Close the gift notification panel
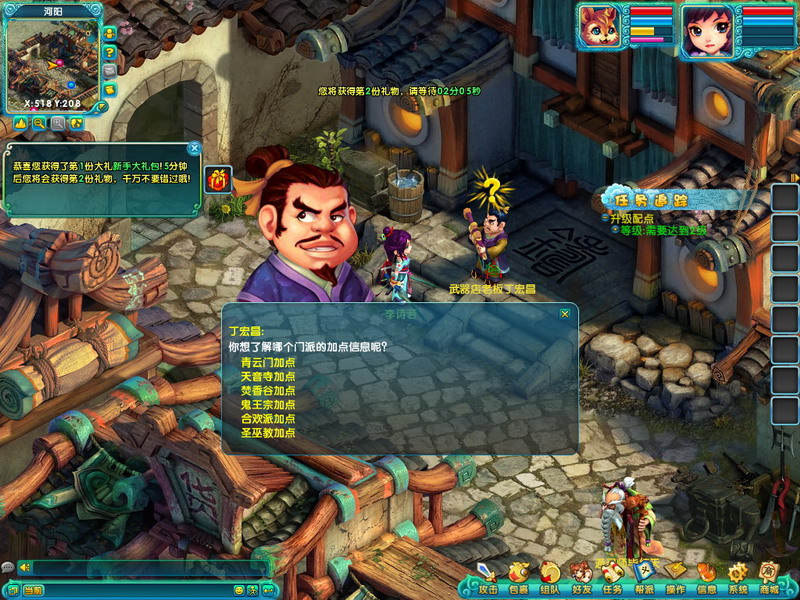Image resolution: width=800 pixels, height=600 pixels. click(194, 148)
